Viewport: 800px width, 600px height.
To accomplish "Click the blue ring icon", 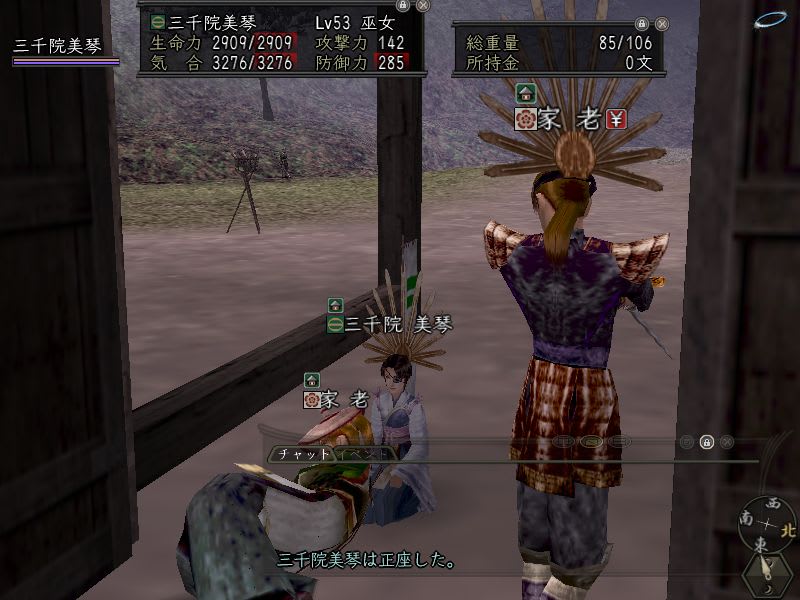I will coord(770,19).
